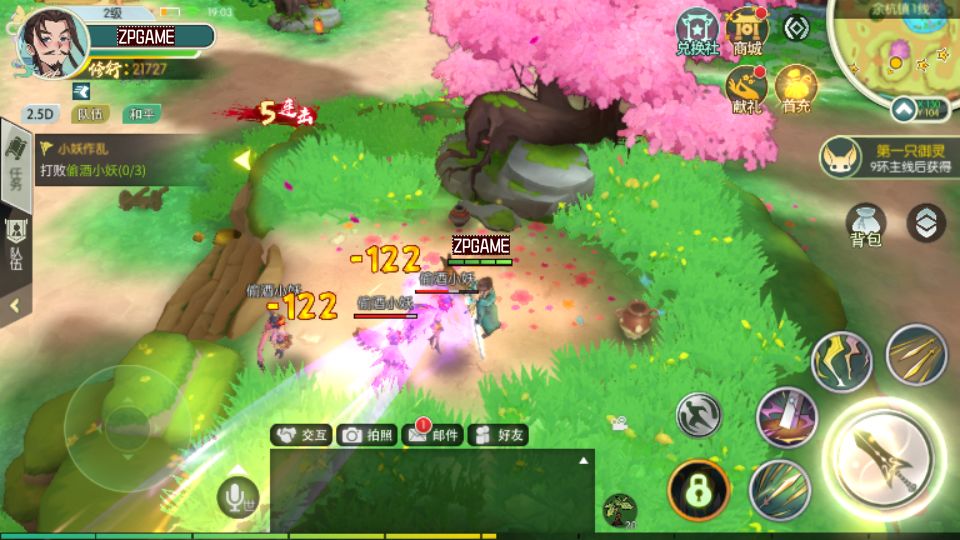Open the 献礼 gift icon
The image size is (960, 540).
click(746, 89)
